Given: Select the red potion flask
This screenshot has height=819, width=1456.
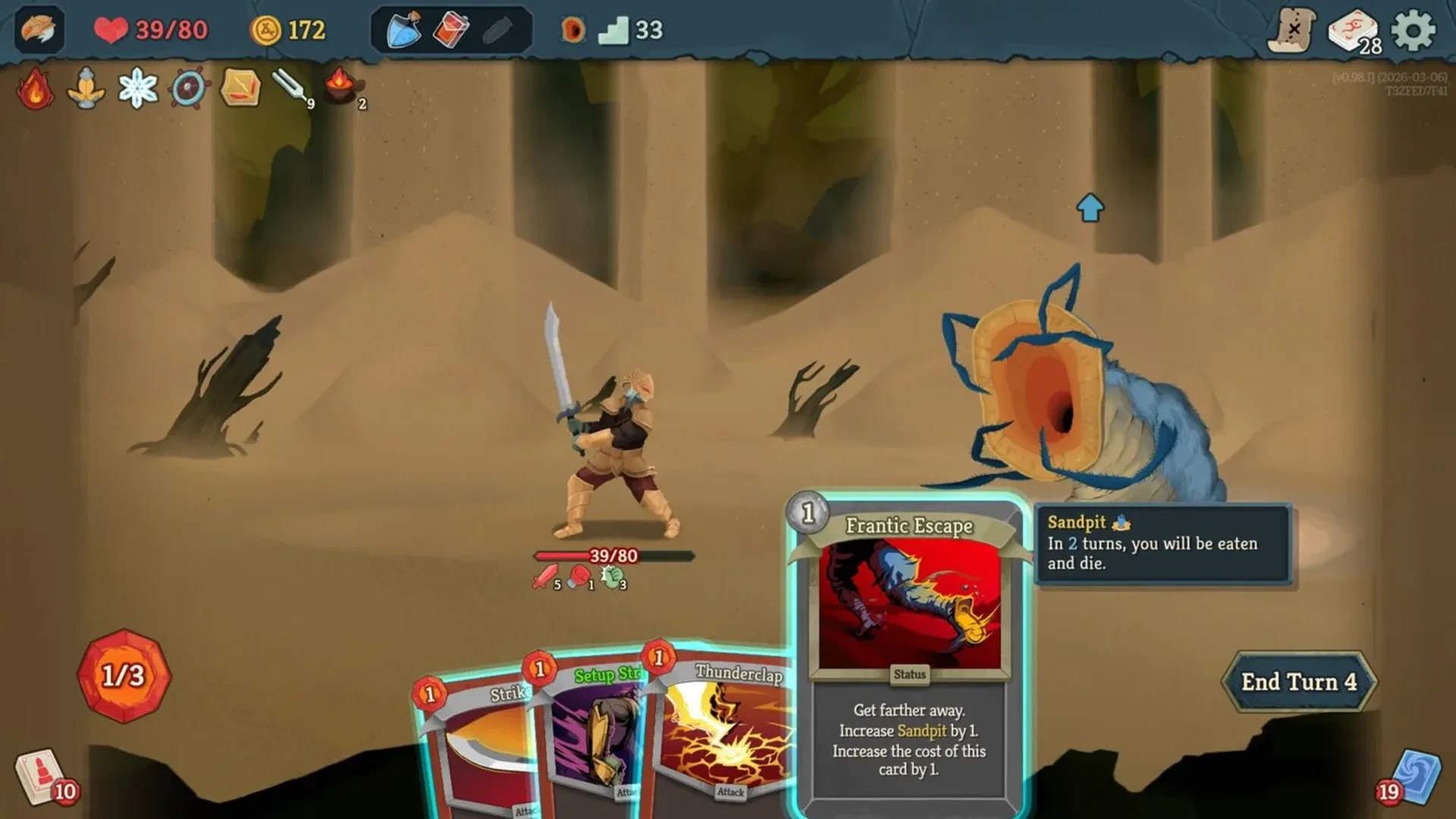Looking at the screenshot, I should point(450,30).
